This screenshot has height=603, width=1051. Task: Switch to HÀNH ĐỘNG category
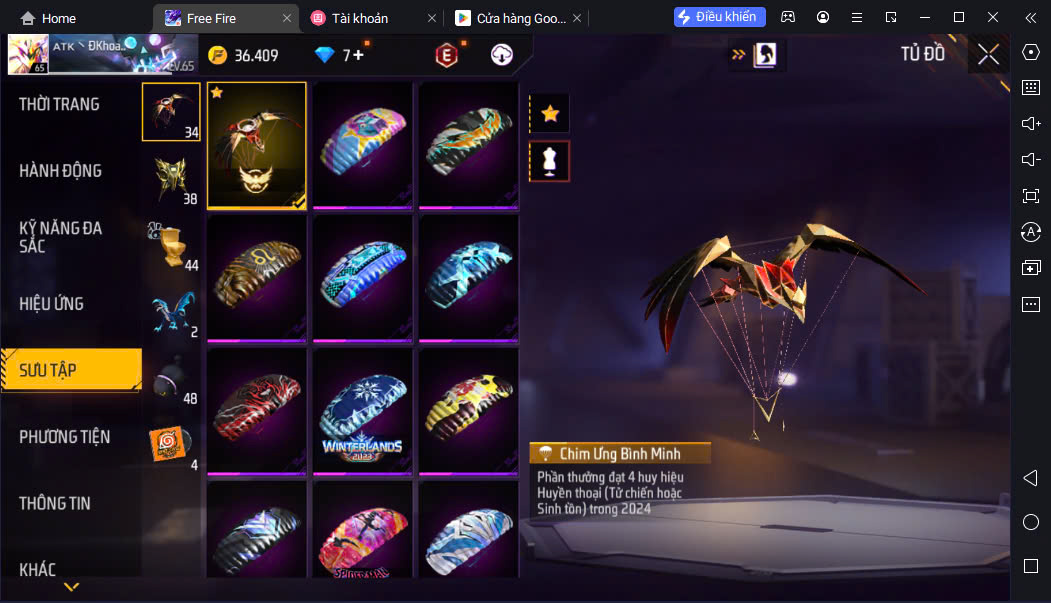[60, 171]
